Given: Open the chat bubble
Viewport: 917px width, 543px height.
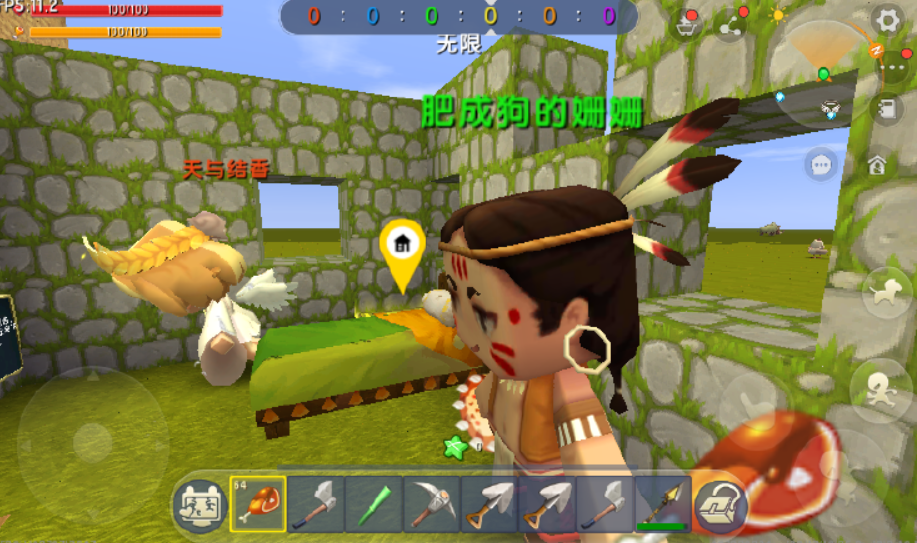Looking at the screenshot, I should point(822,164).
